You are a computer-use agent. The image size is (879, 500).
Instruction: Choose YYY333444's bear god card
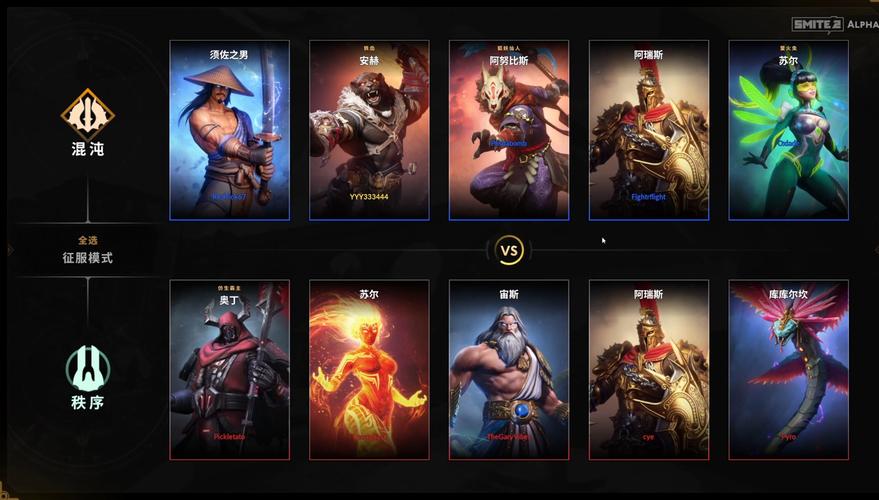tap(369, 130)
